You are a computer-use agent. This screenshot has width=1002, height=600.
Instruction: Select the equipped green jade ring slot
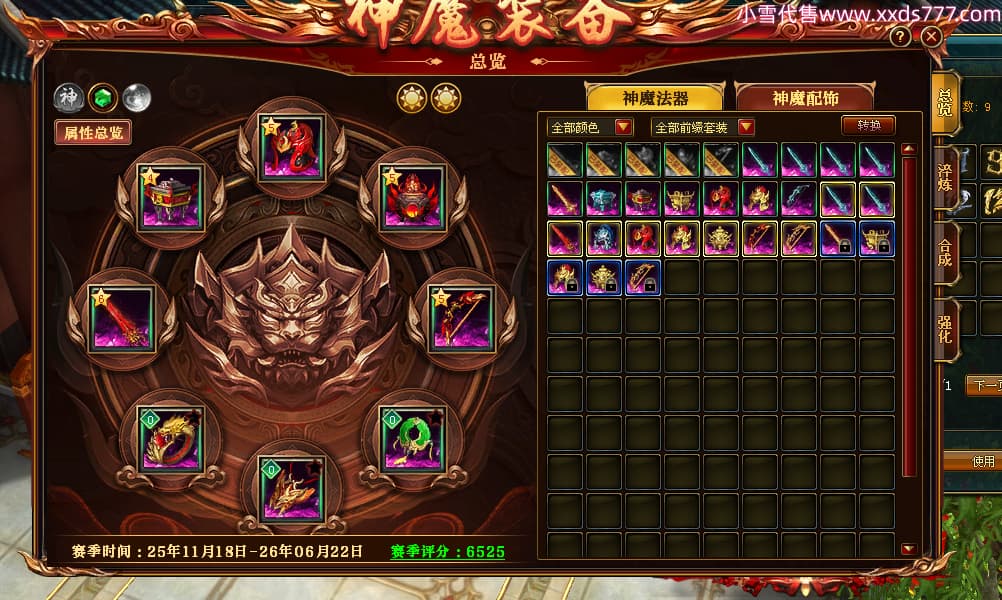pos(411,438)
